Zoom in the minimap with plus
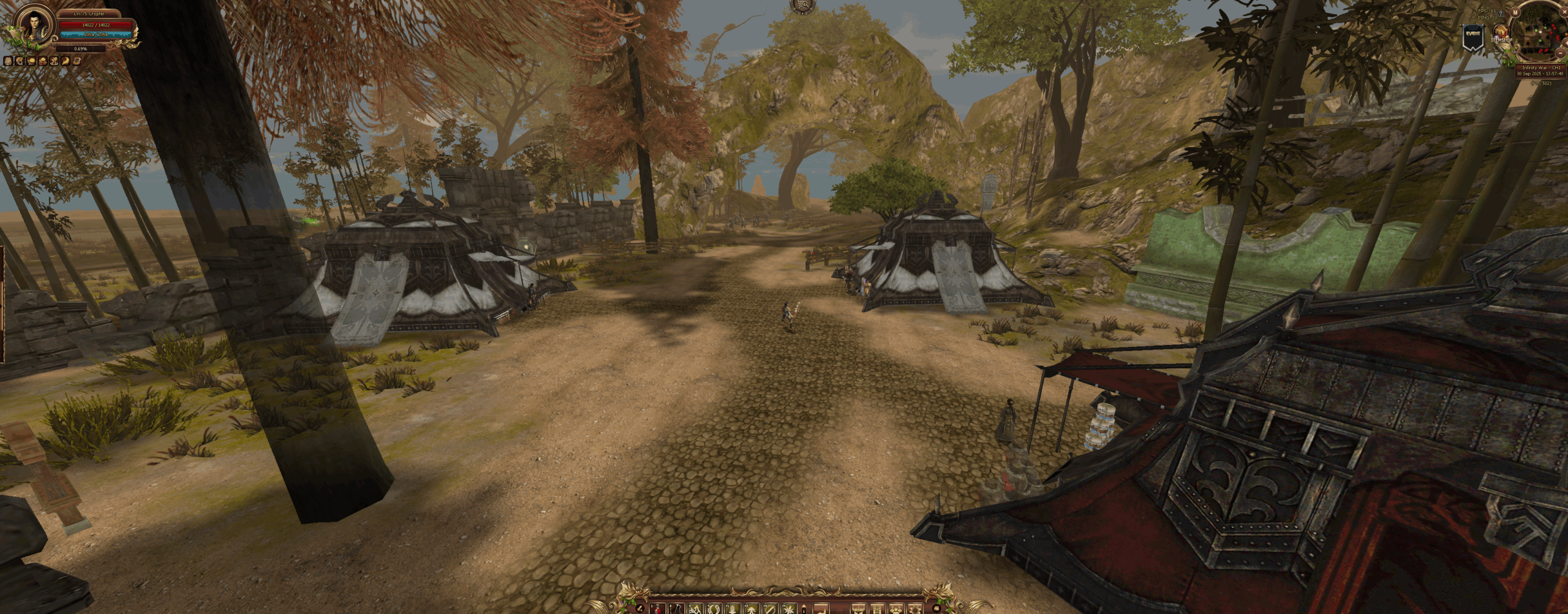The image size is (1568, 614). click(x=1566, y=43)
